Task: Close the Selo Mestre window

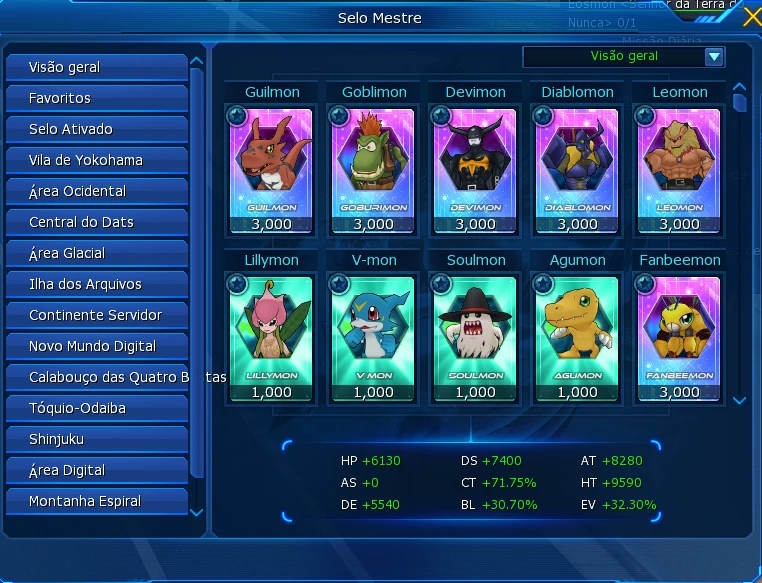Action: pyautogui.click(x=751, y=16)
